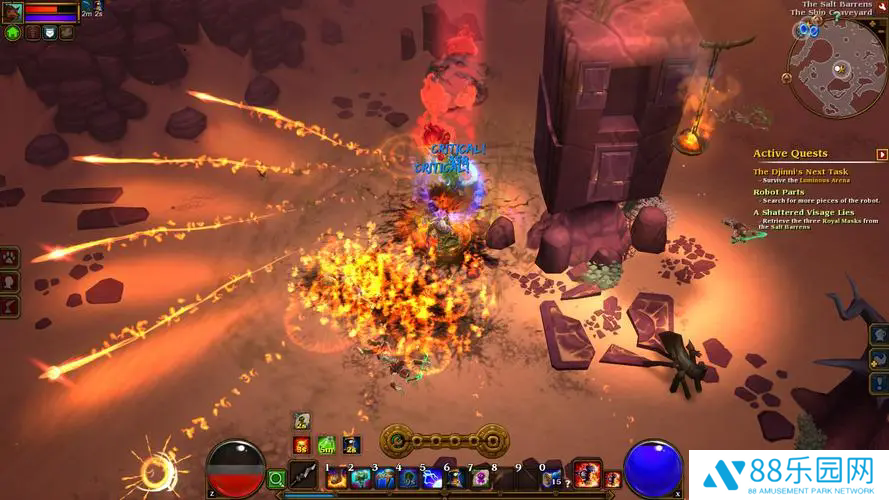Send pet to town with green house icon
This screenshot has height=500, width=889.
(x=13, y=33)
